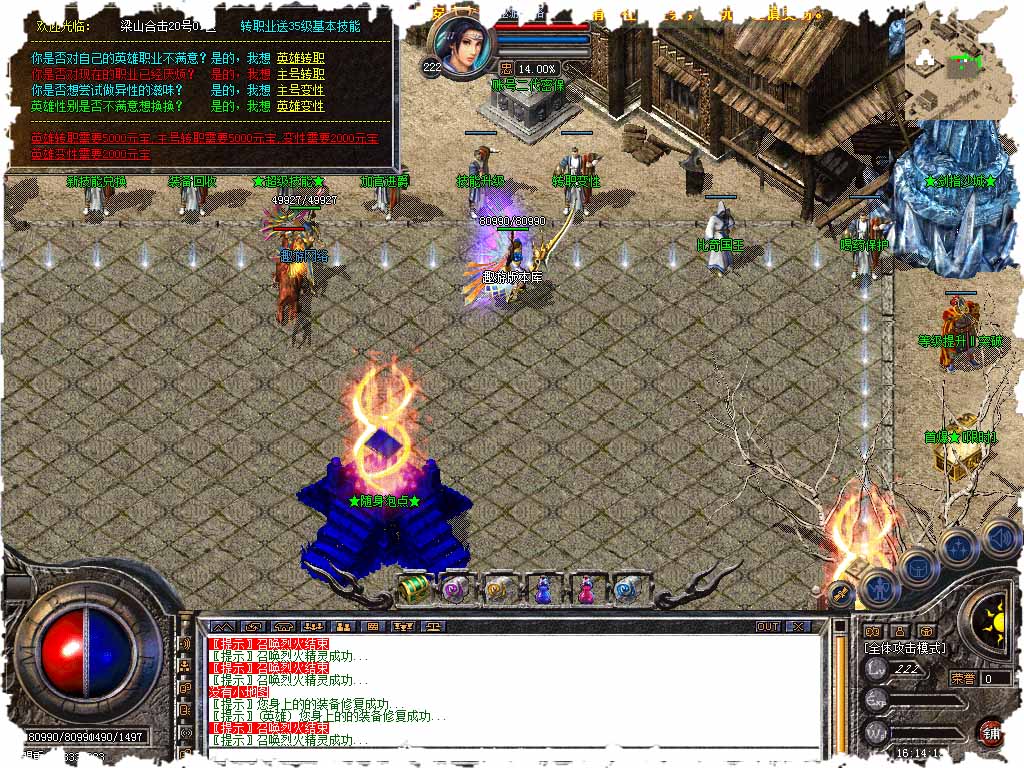Viewport: 1024px width, 768px height.
Task: Use the green treasure chest hotbar item
Action: tap(414, 589)
